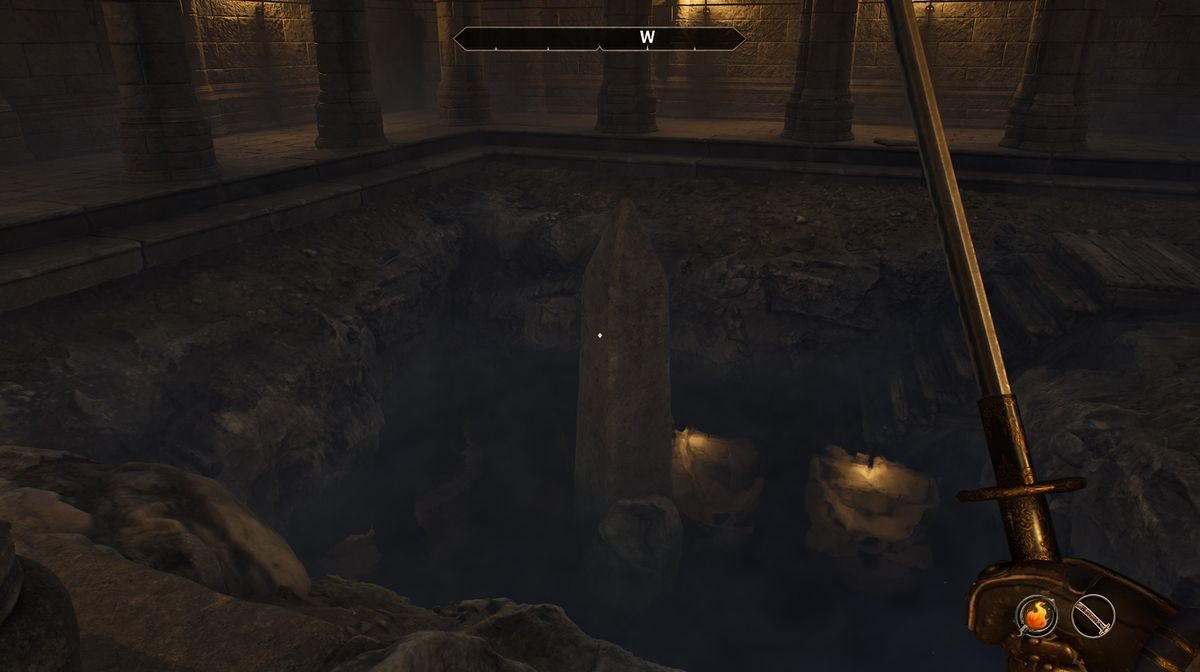Select the flame spell icon
This screenshot has height=672, width=1200.
[1037, 615]
